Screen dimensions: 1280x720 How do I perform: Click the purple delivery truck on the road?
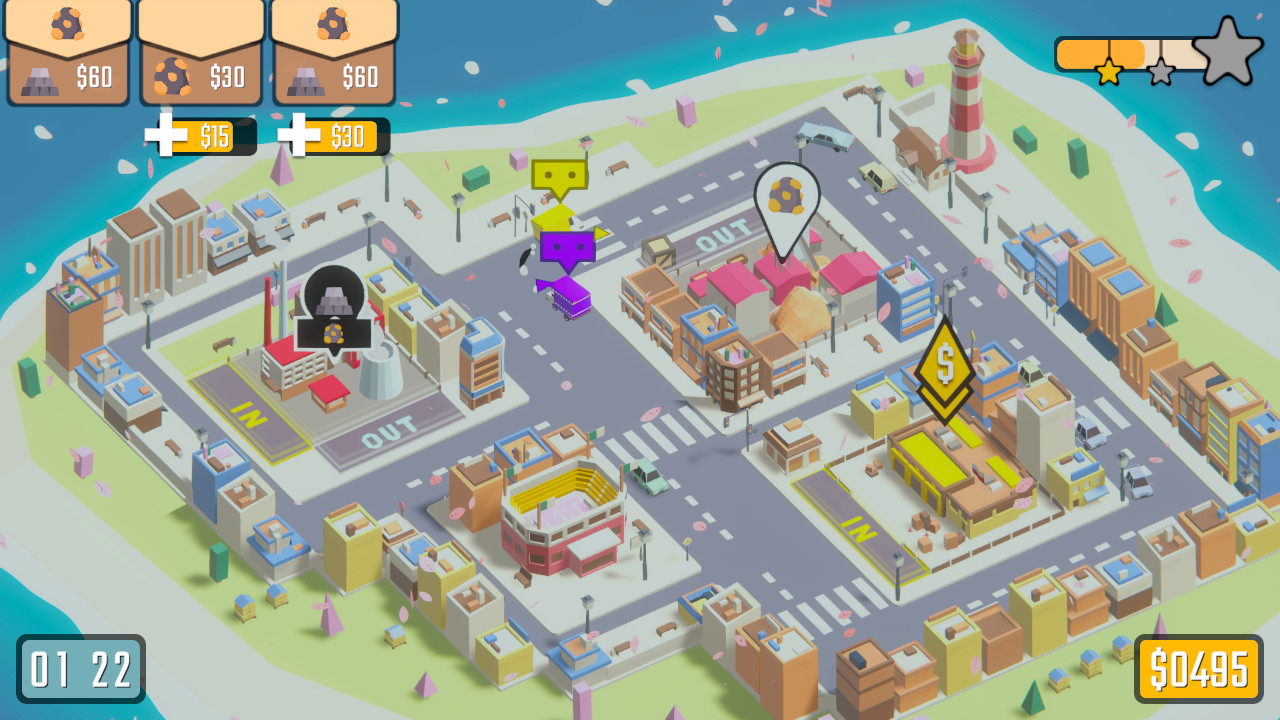tap(573, 295)
